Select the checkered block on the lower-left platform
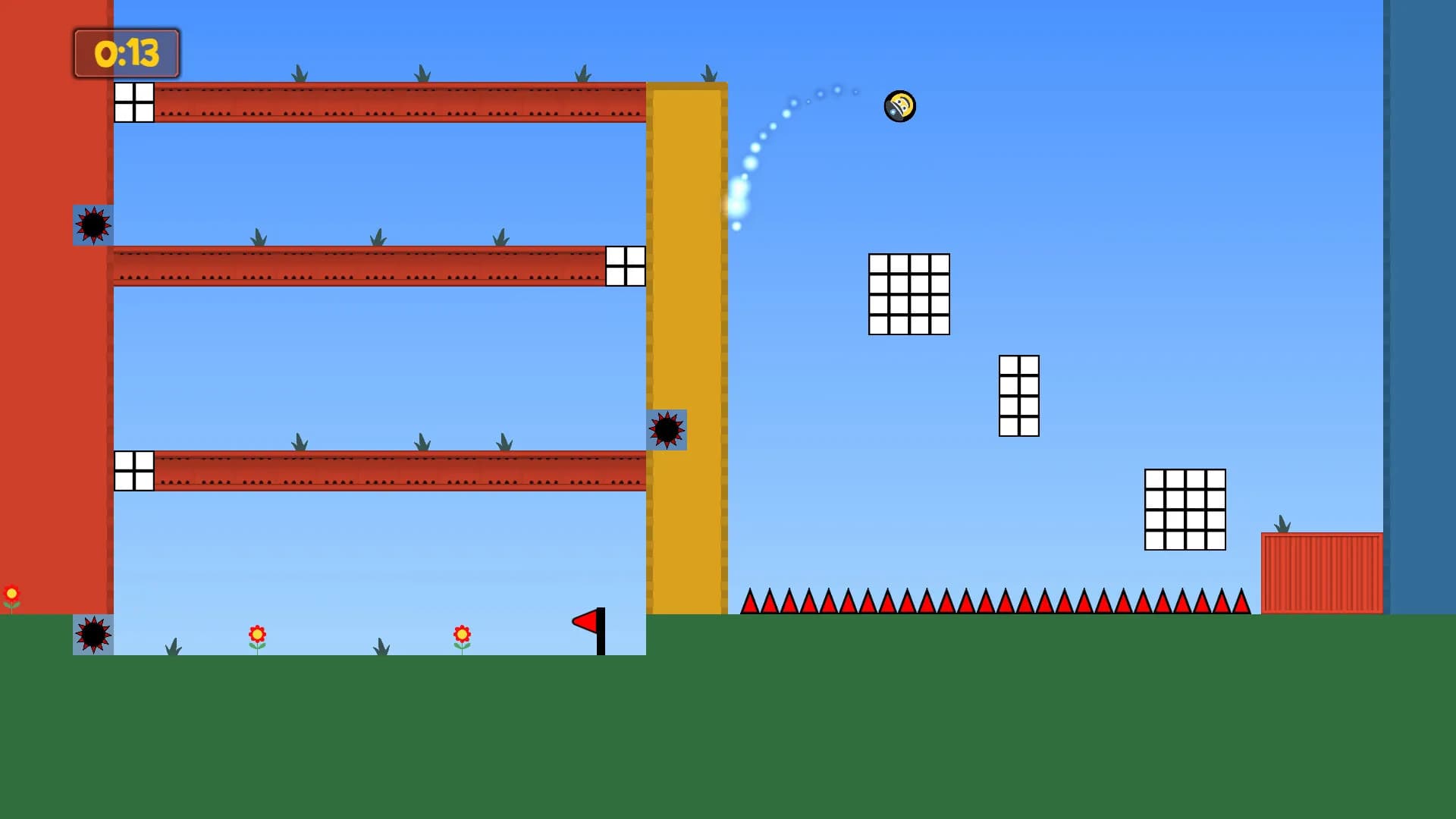 133,470
